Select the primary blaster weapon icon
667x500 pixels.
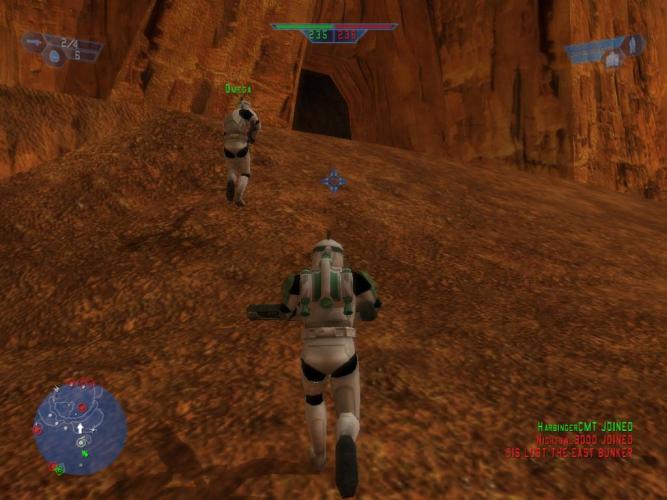(34, 42)
